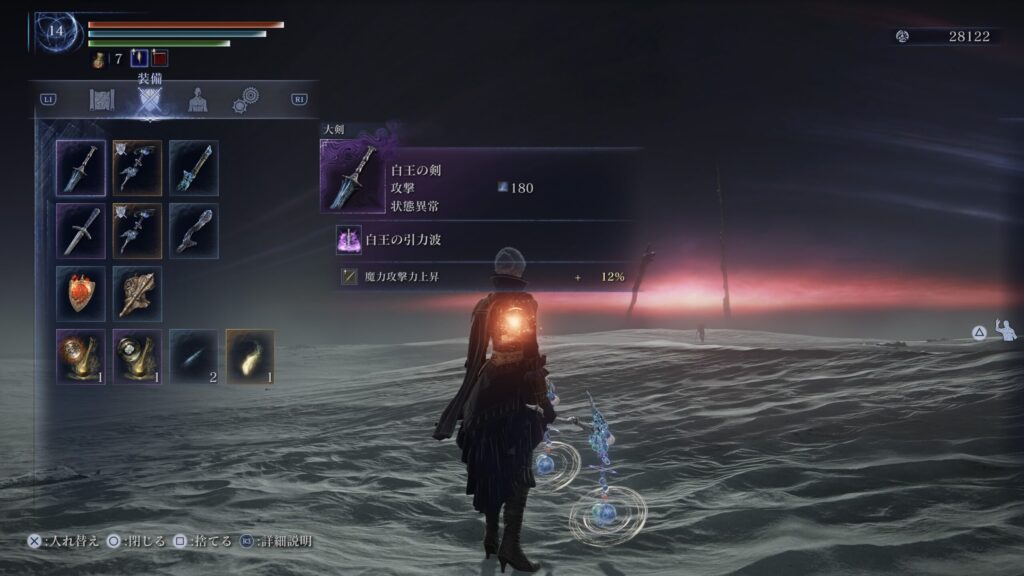Click the 白王の引力波 skill icon
Image resolution: width=1024 pixels, height=576 pixels.
pos(350,241)
